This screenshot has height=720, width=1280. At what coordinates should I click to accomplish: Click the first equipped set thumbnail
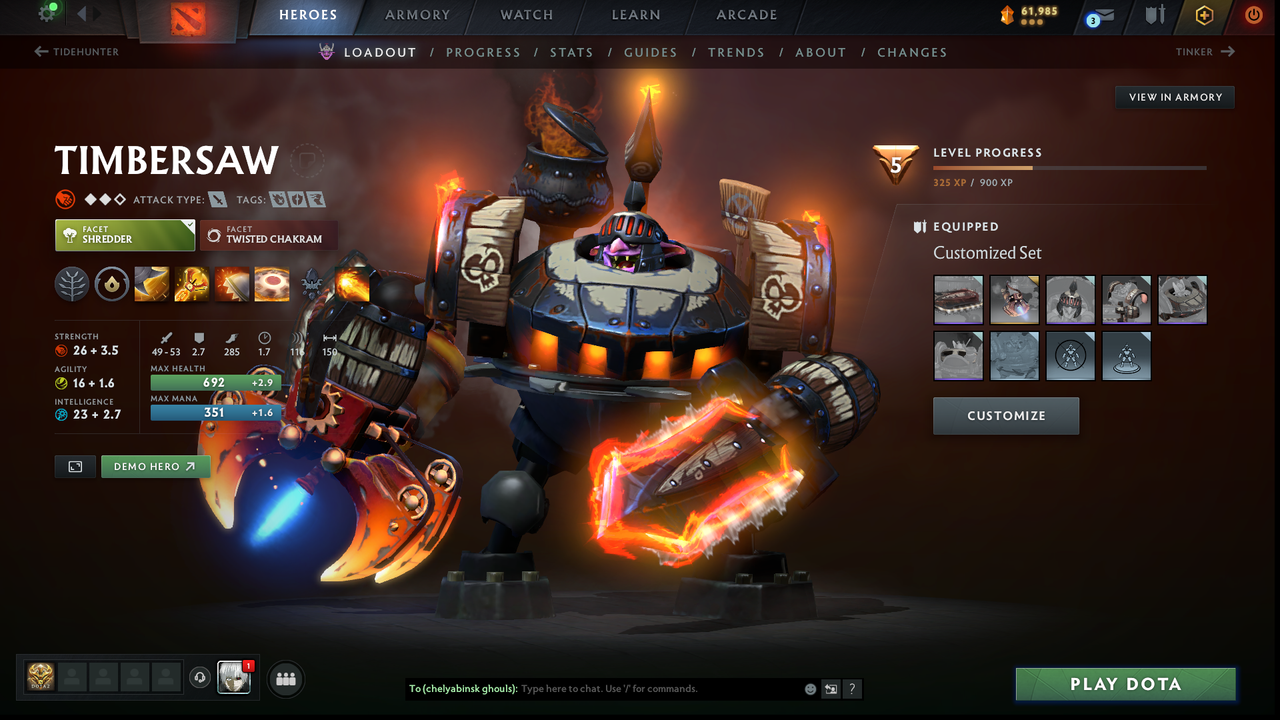click(958, 299)
